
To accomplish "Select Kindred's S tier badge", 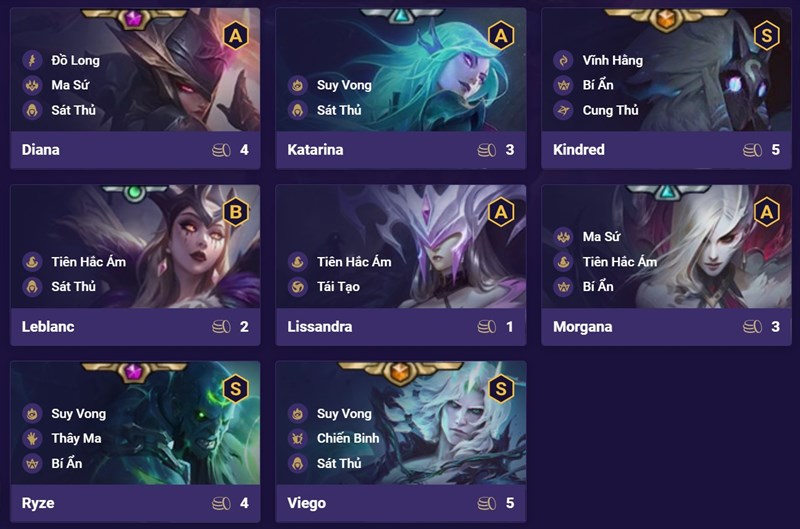I will pos(766,36).
